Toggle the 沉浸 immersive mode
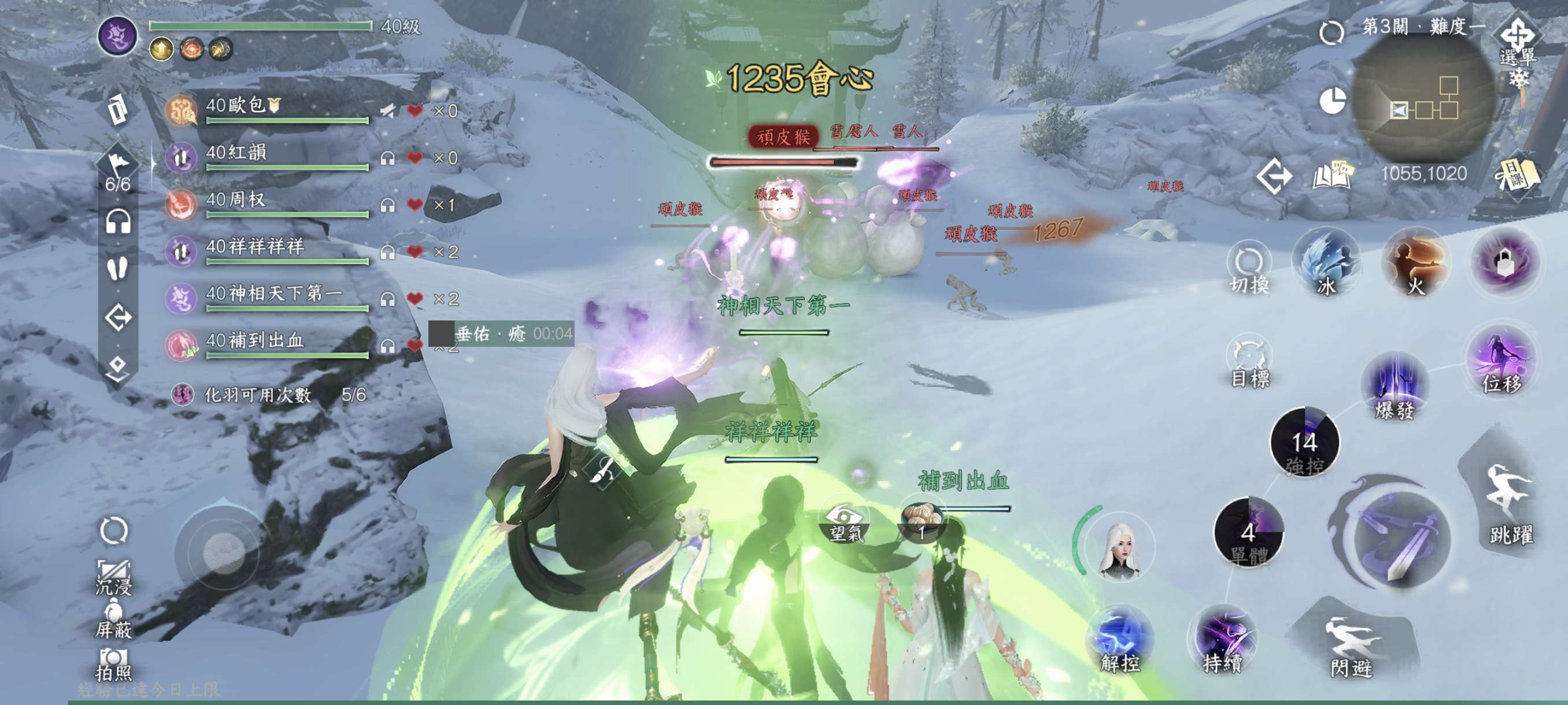 point(114,576)
